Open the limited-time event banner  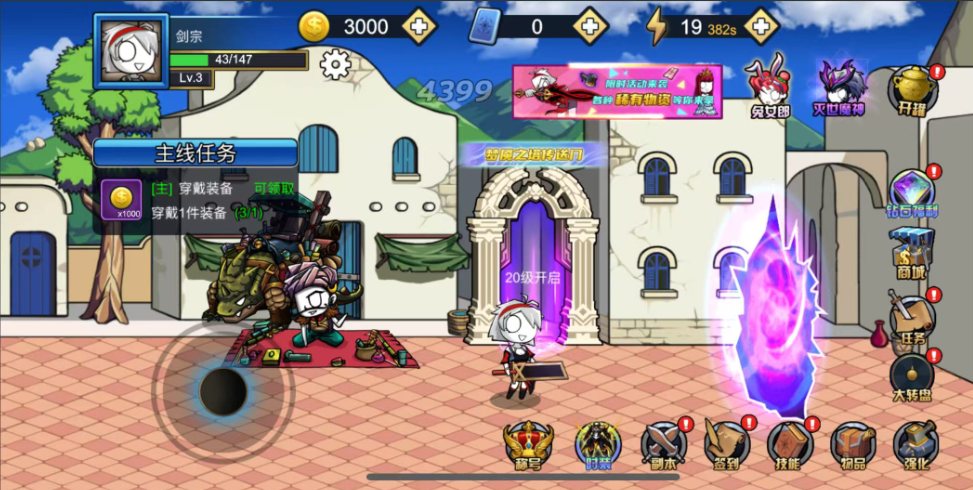[617, 92]
